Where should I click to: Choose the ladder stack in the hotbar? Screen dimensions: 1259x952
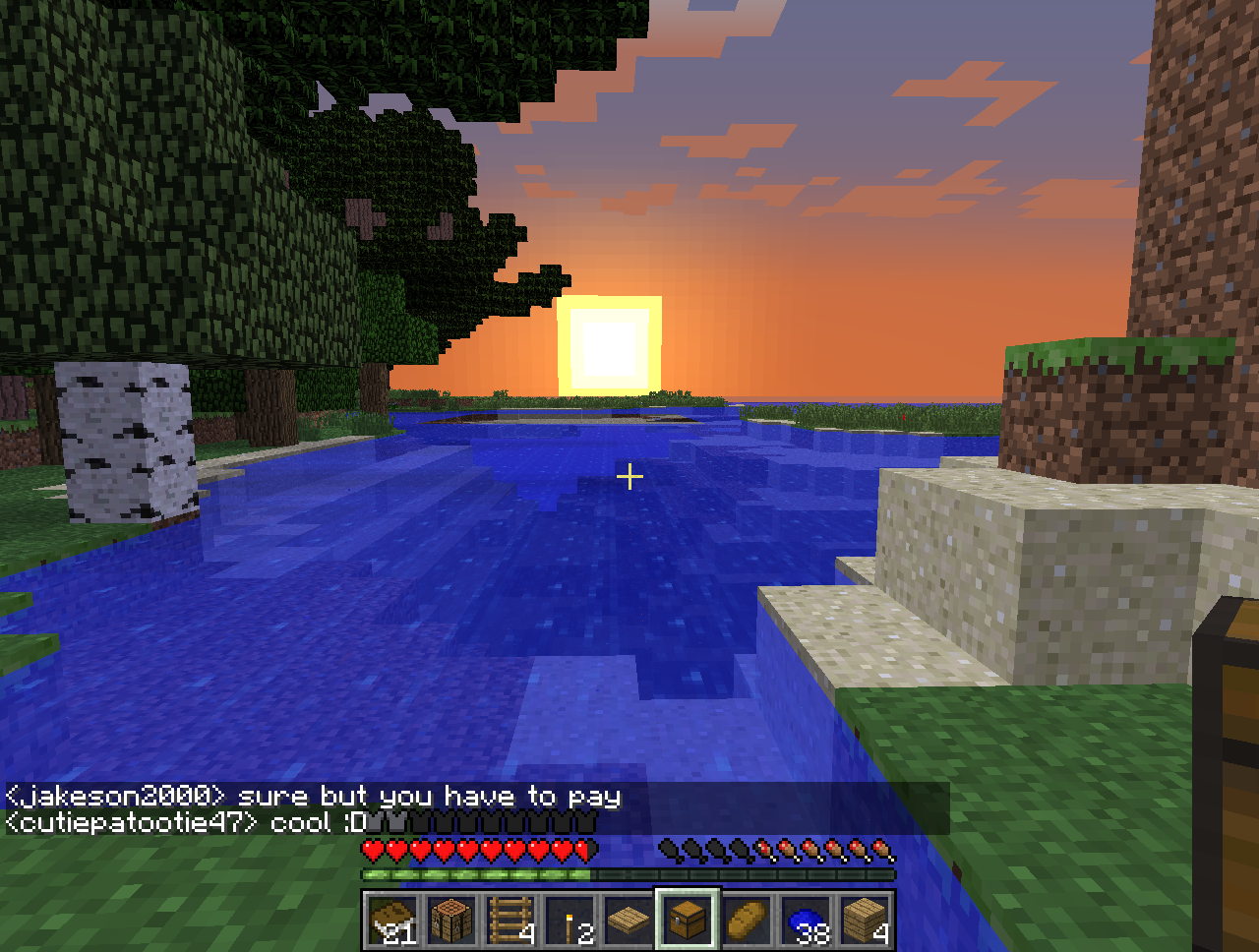point(510,921)
